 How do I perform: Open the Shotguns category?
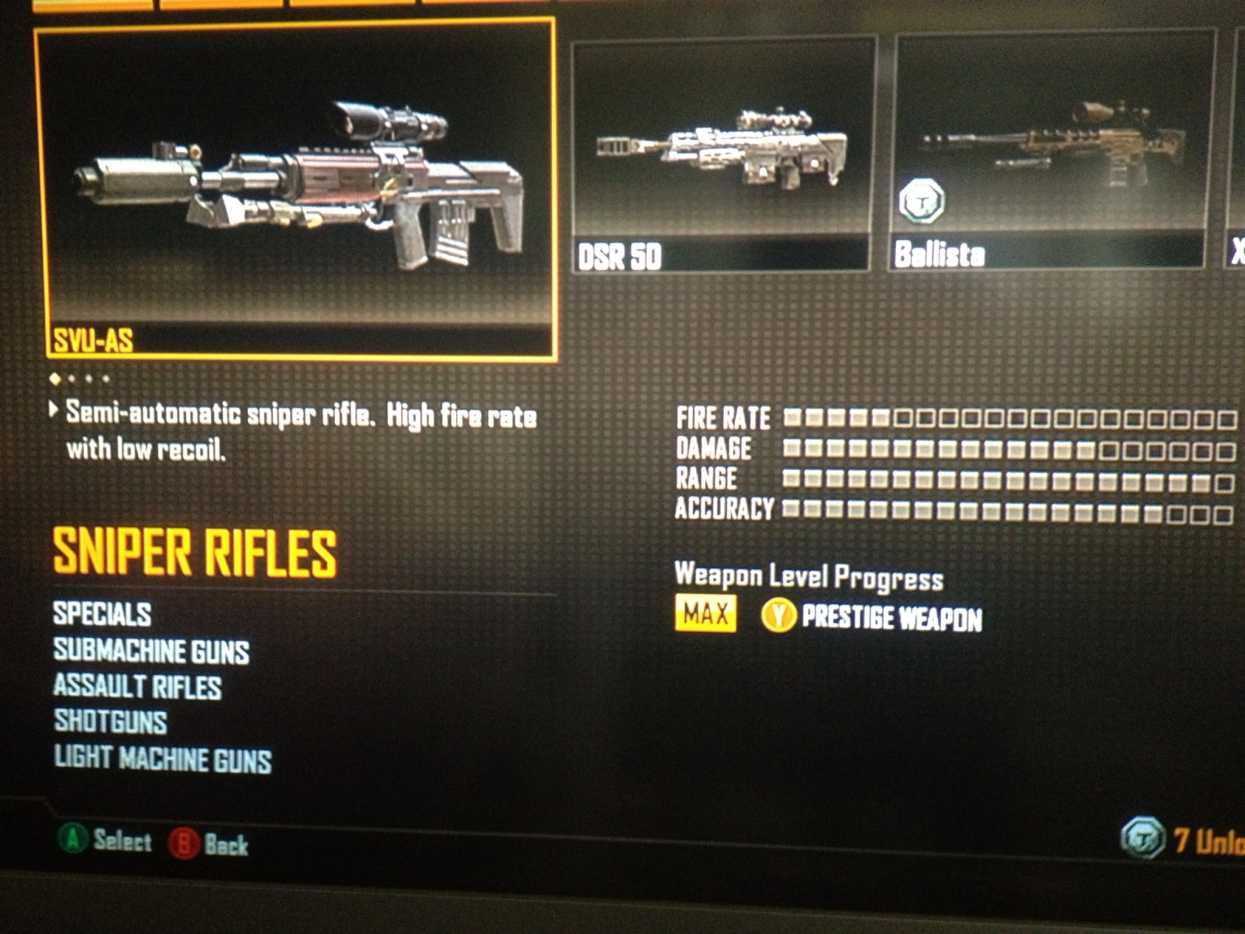(110, 722)
